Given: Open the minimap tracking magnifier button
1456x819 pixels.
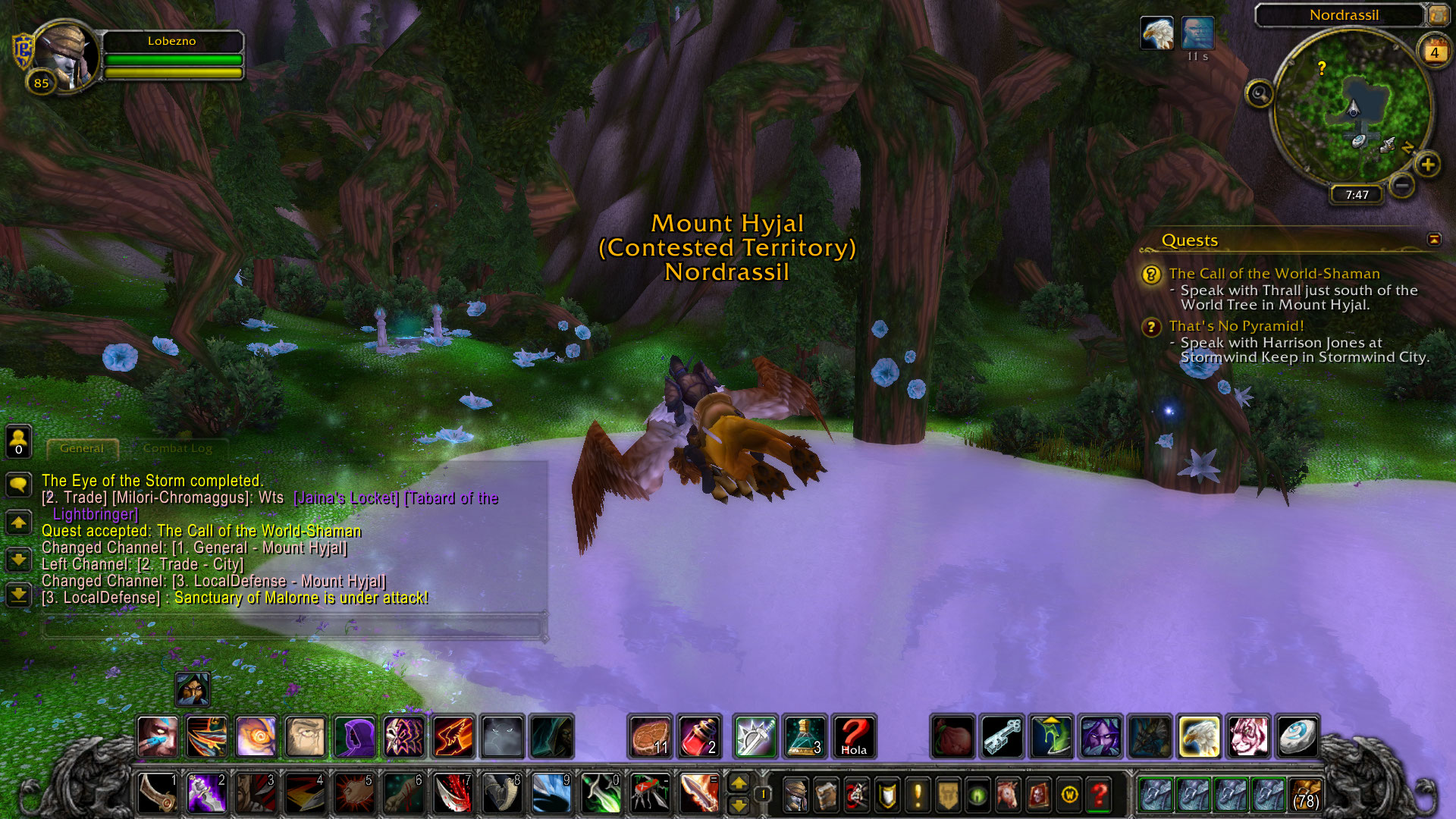Looking at the screenshot, I should tap(1260, 94).
